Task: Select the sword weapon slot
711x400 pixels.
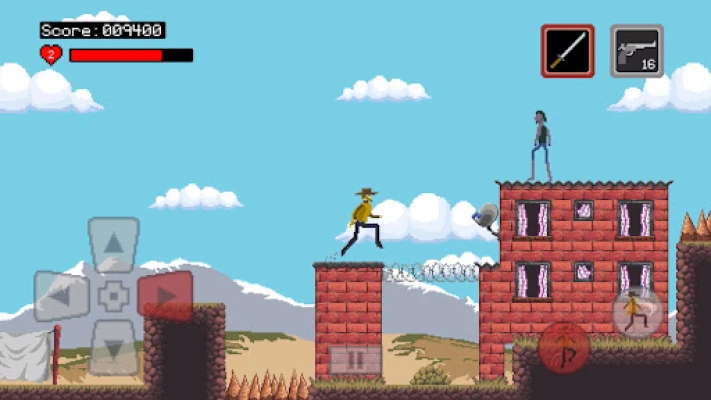Action: coord(568,51)
